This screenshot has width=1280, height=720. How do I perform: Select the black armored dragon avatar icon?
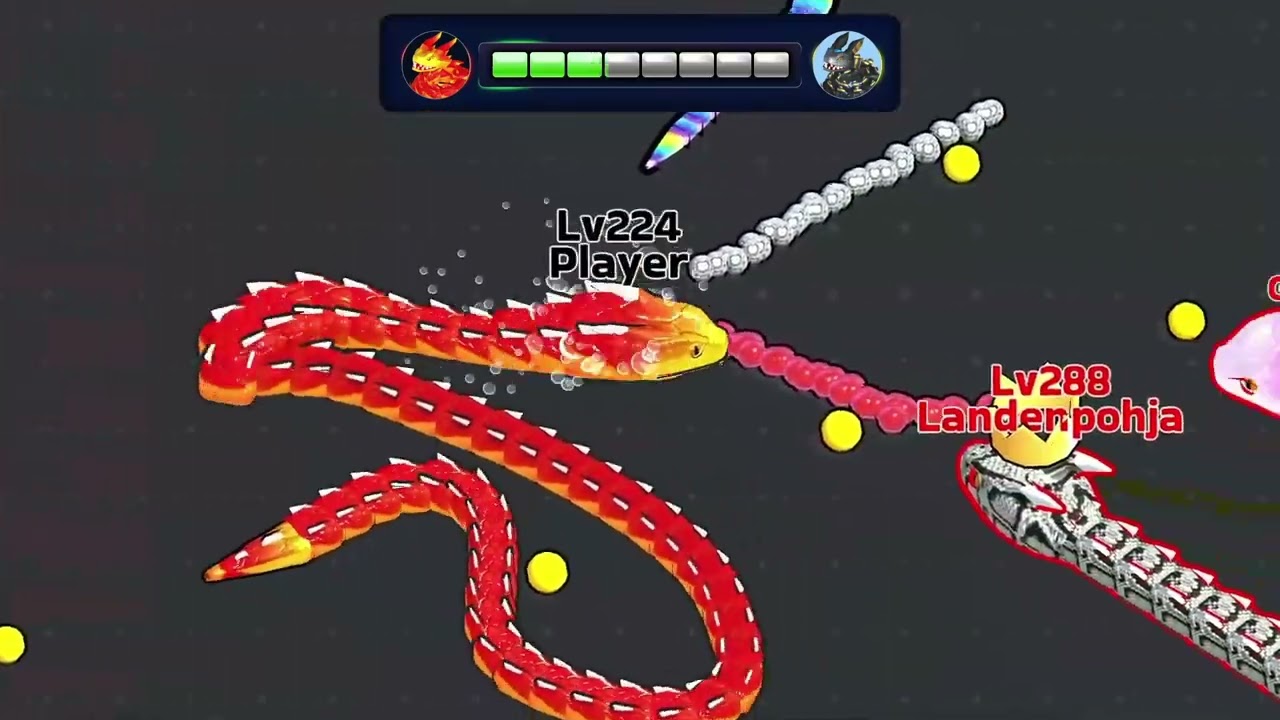pyautogui.click(x=848, y=65)
